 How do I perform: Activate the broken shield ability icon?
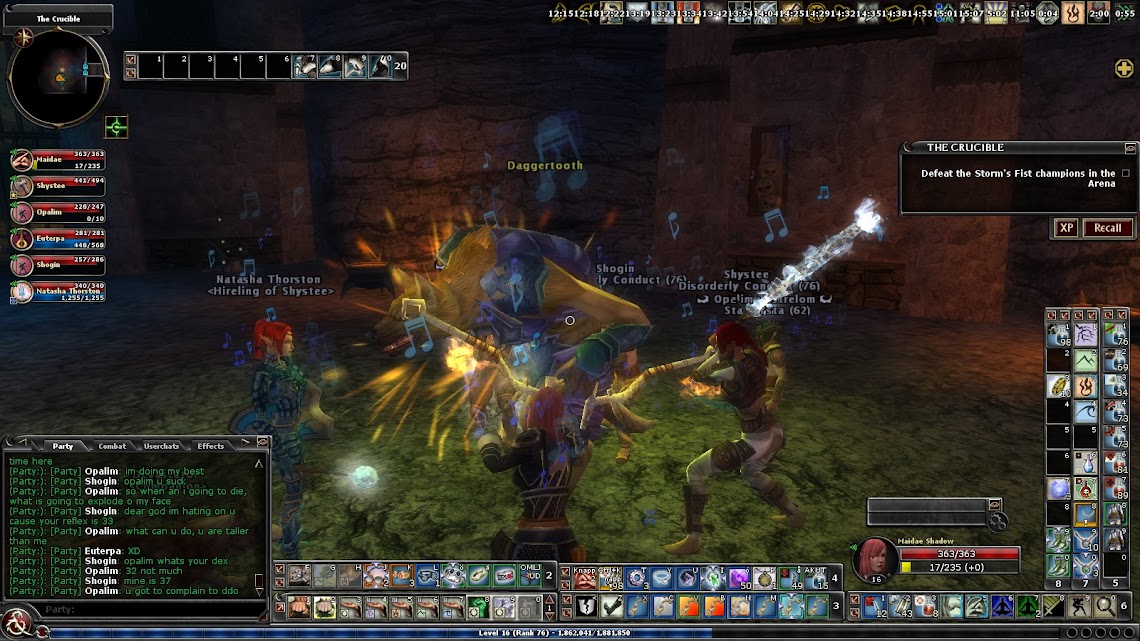[x=586, y=606]
